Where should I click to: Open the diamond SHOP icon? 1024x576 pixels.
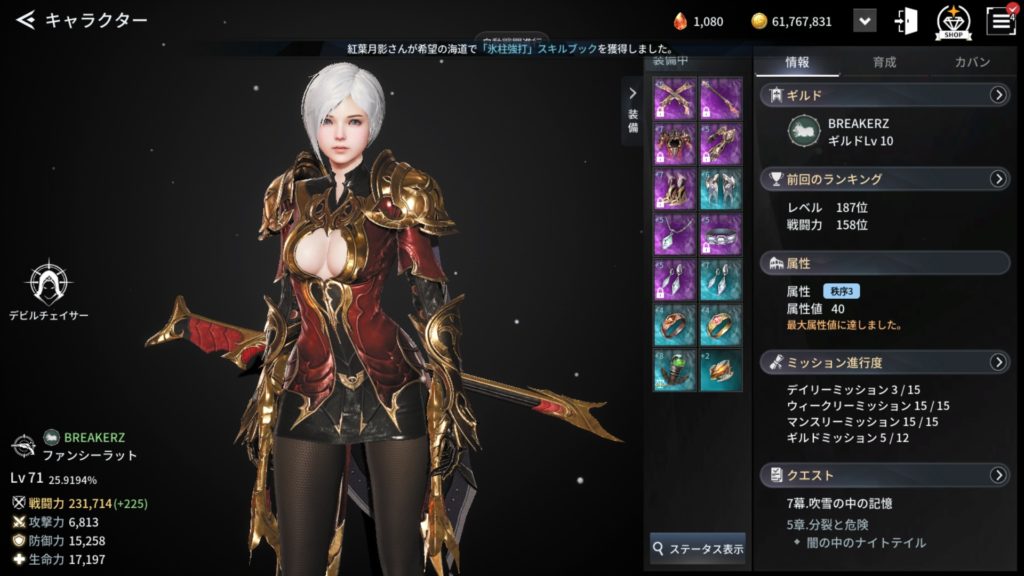953,21
